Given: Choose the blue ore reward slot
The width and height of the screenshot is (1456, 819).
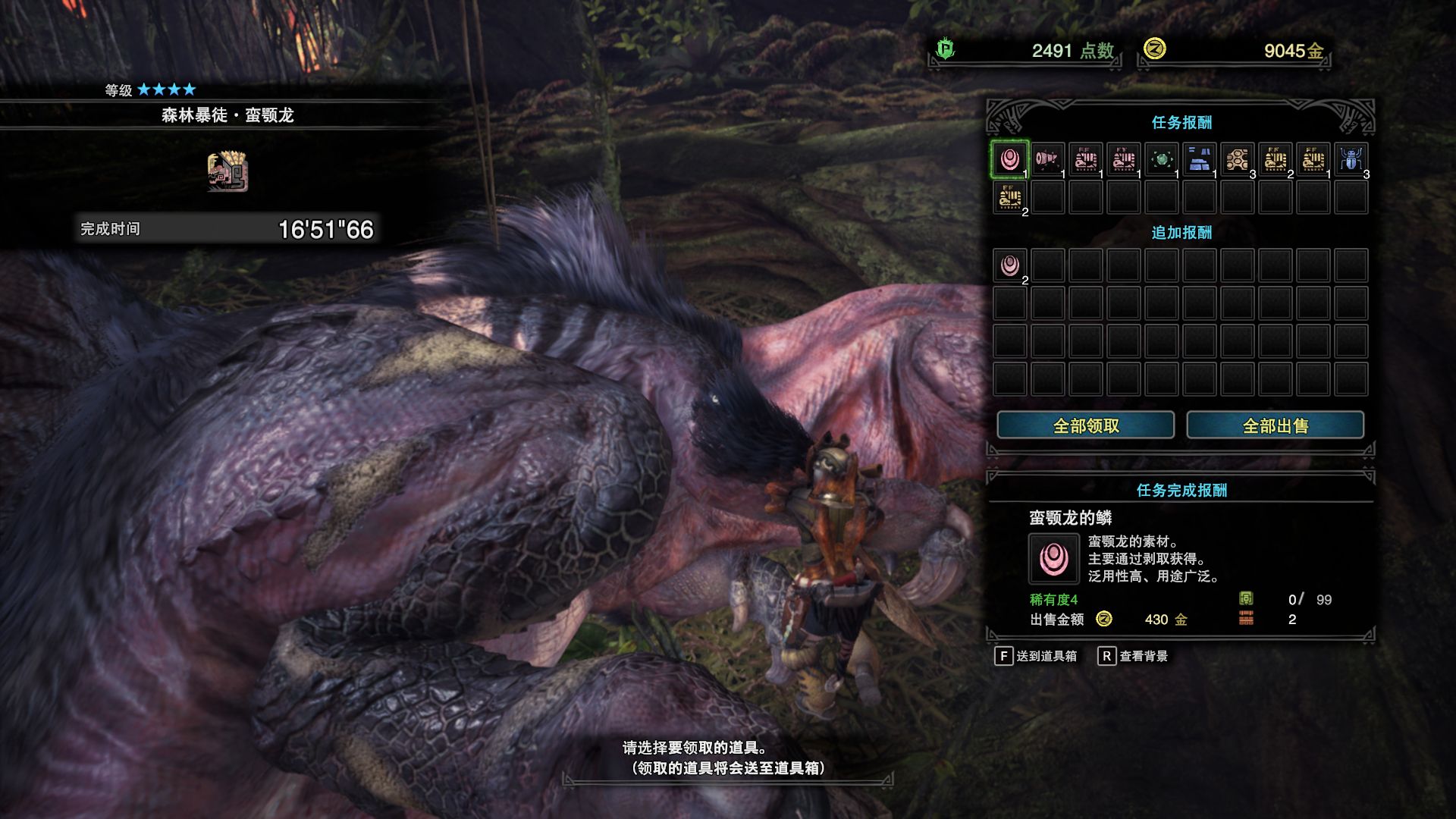Looking at the screenshot, I should 1199,159.
